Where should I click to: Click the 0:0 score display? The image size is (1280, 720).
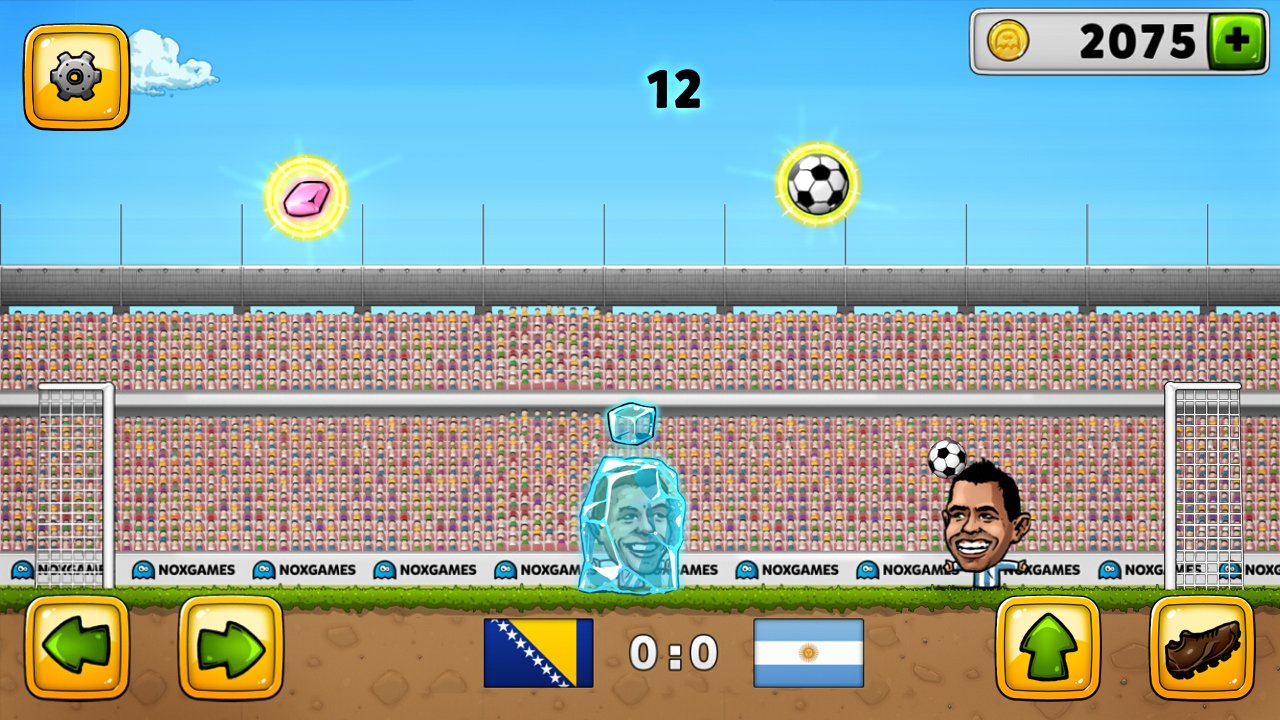pyautogui.click(x=672, y=652)
